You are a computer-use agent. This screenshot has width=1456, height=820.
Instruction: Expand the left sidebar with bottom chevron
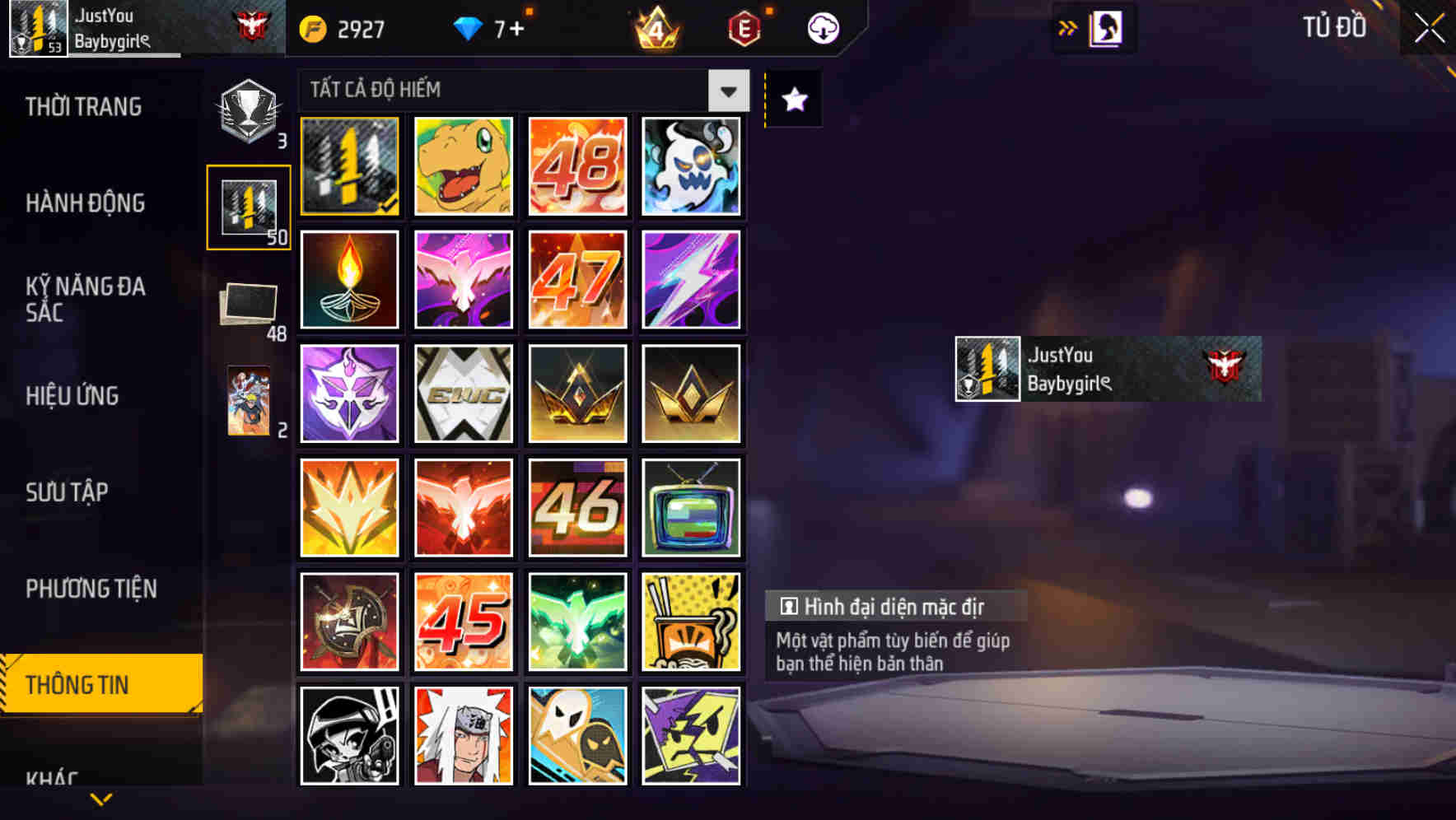tap(101, 797)
